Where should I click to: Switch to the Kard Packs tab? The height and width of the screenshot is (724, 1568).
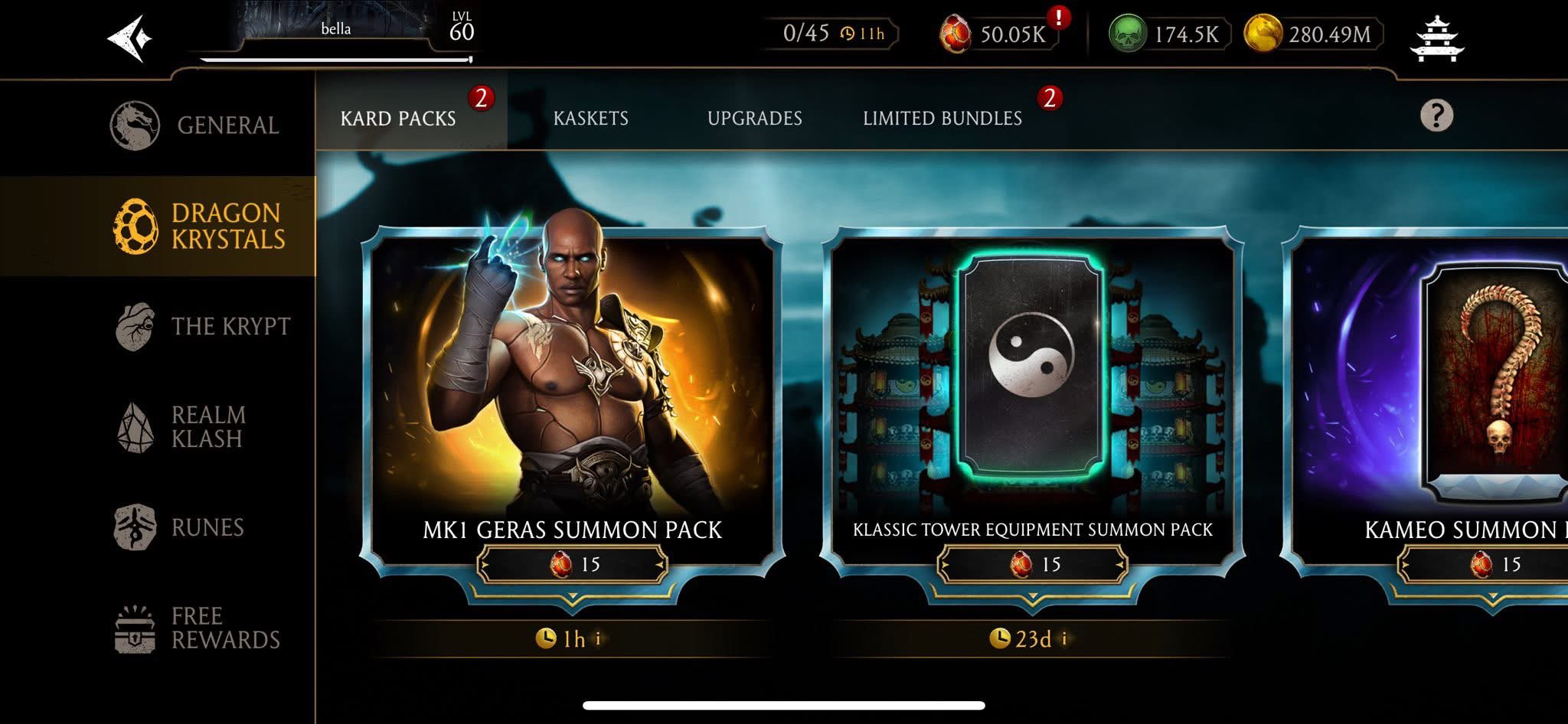coord(398,119)
